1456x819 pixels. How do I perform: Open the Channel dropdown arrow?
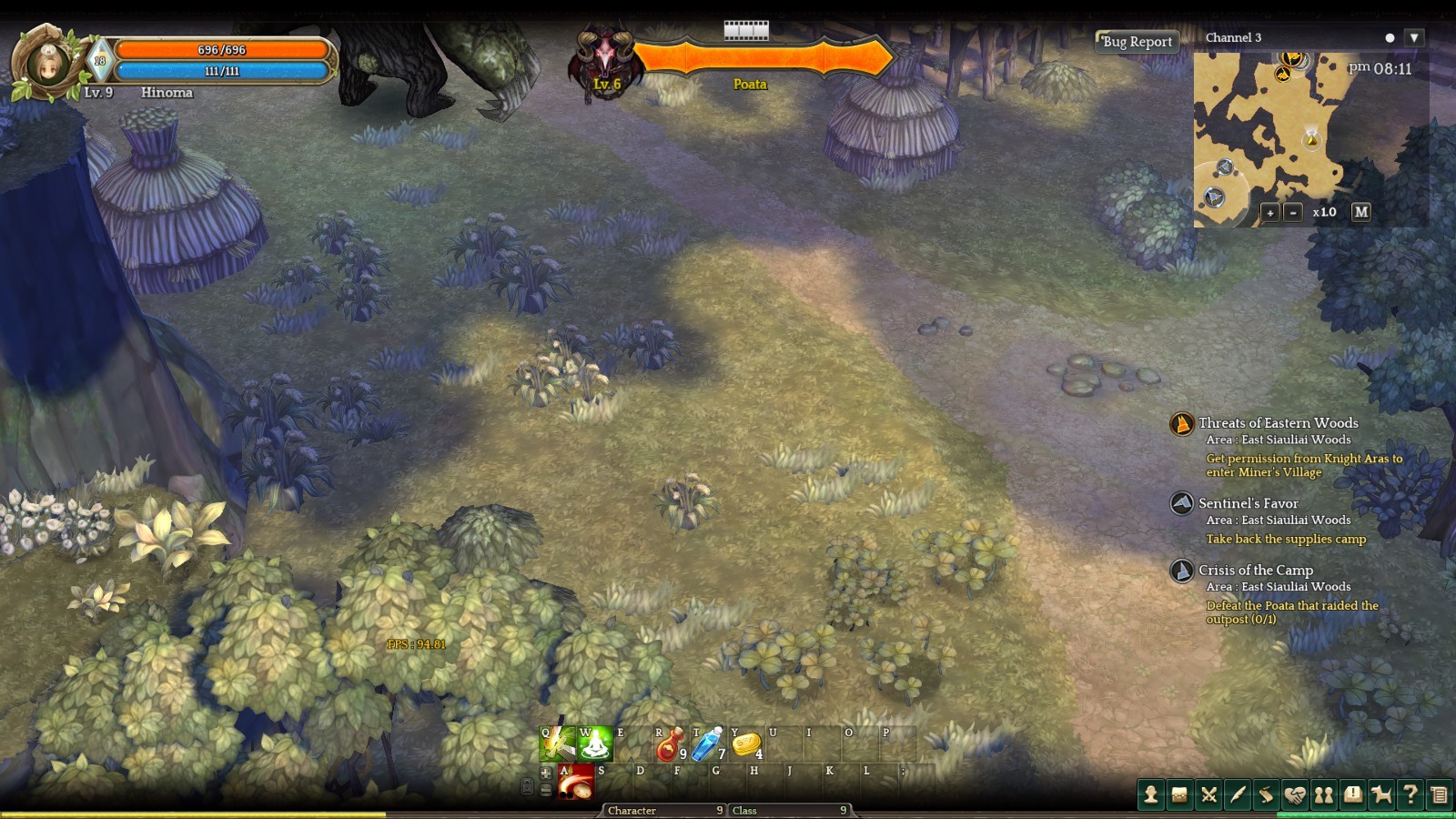(1413, 37)
